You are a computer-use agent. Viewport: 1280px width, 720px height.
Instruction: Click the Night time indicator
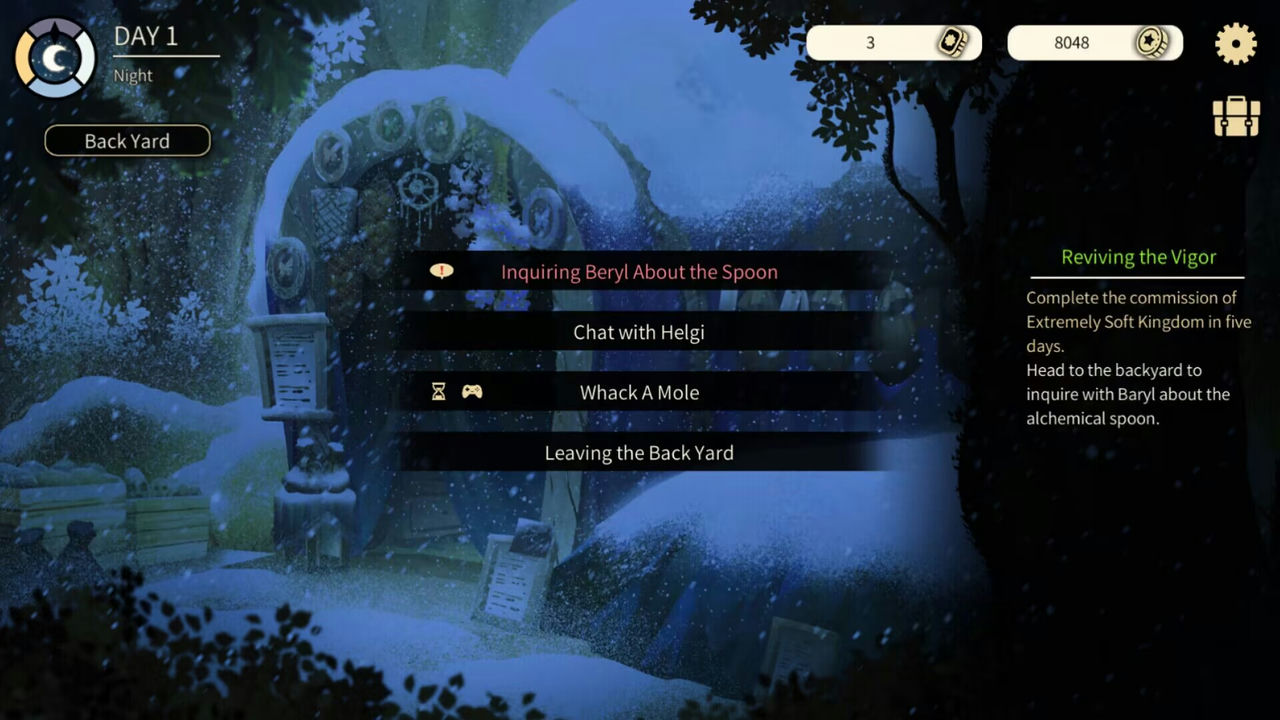coord(133,75)
